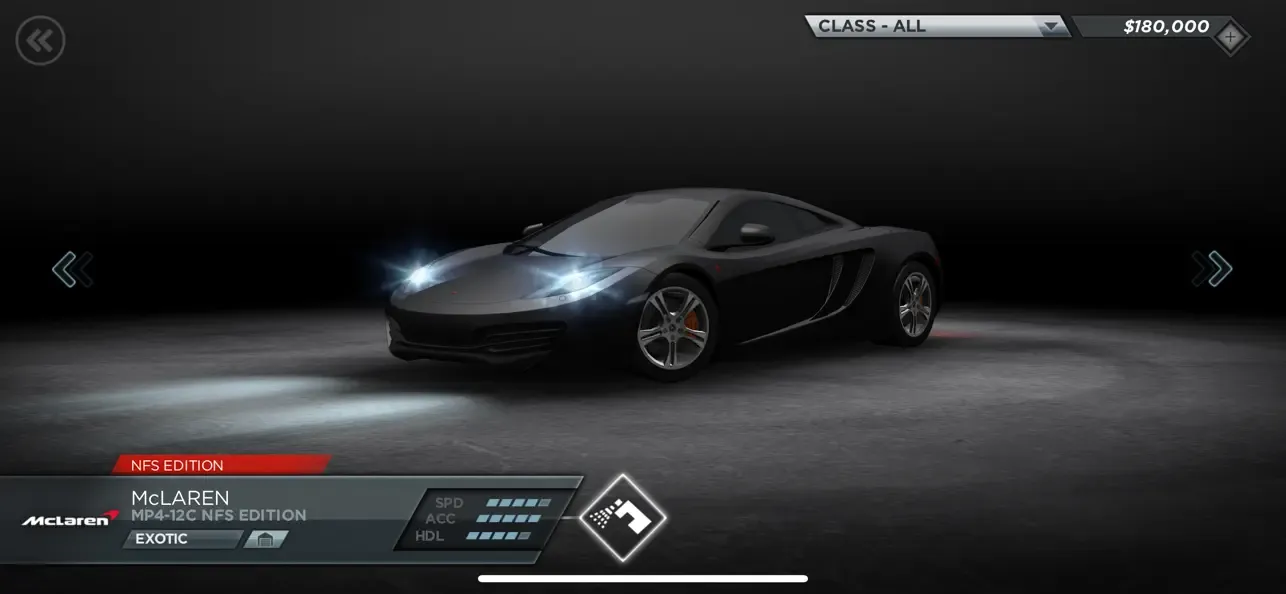Add cash with the plus button
The width and height of the screenshot is (1286, 594).
[1230, 38]
